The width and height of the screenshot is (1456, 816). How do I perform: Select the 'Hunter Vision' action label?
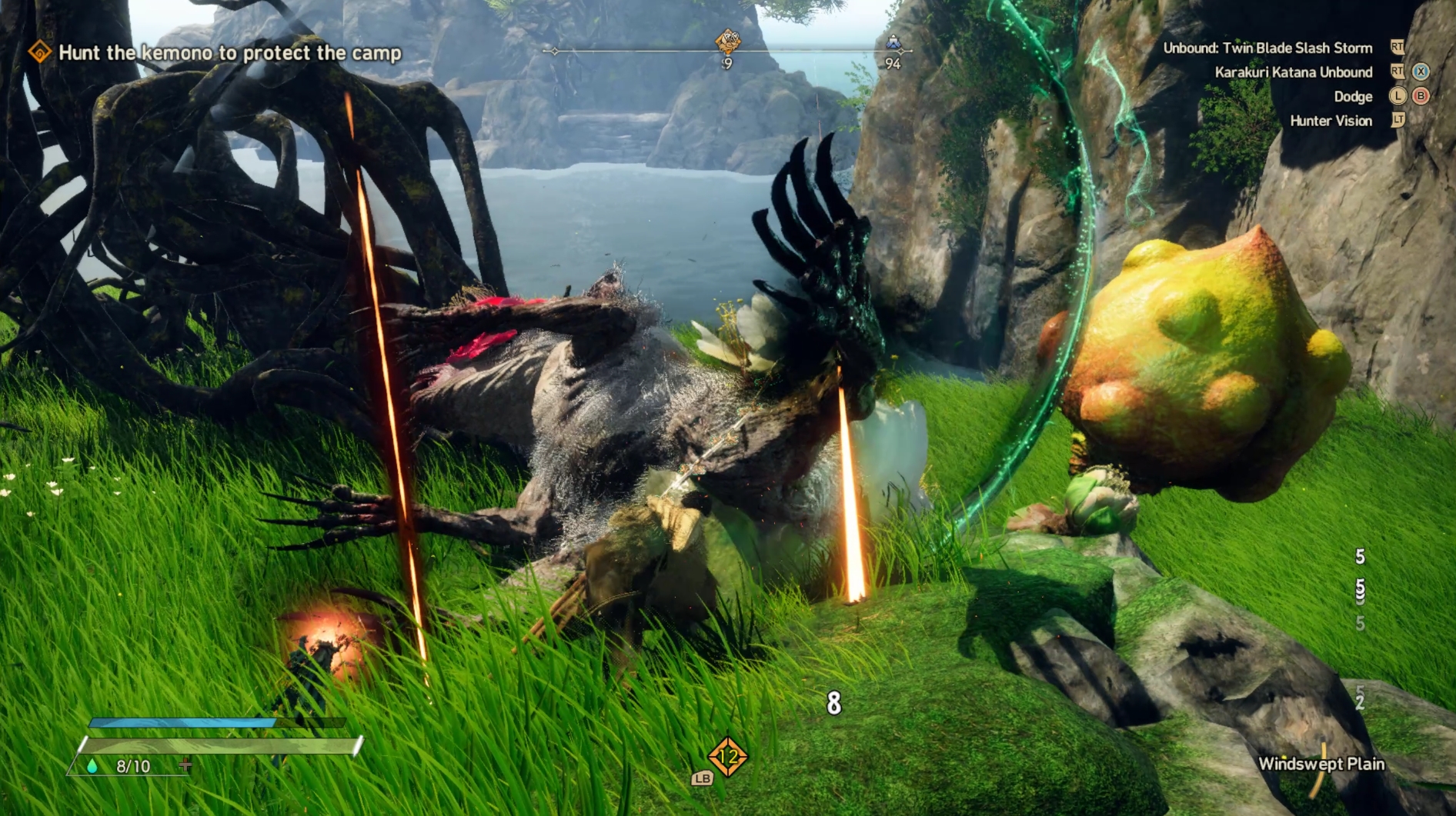pyautogui.click(x=1331, y=121)
